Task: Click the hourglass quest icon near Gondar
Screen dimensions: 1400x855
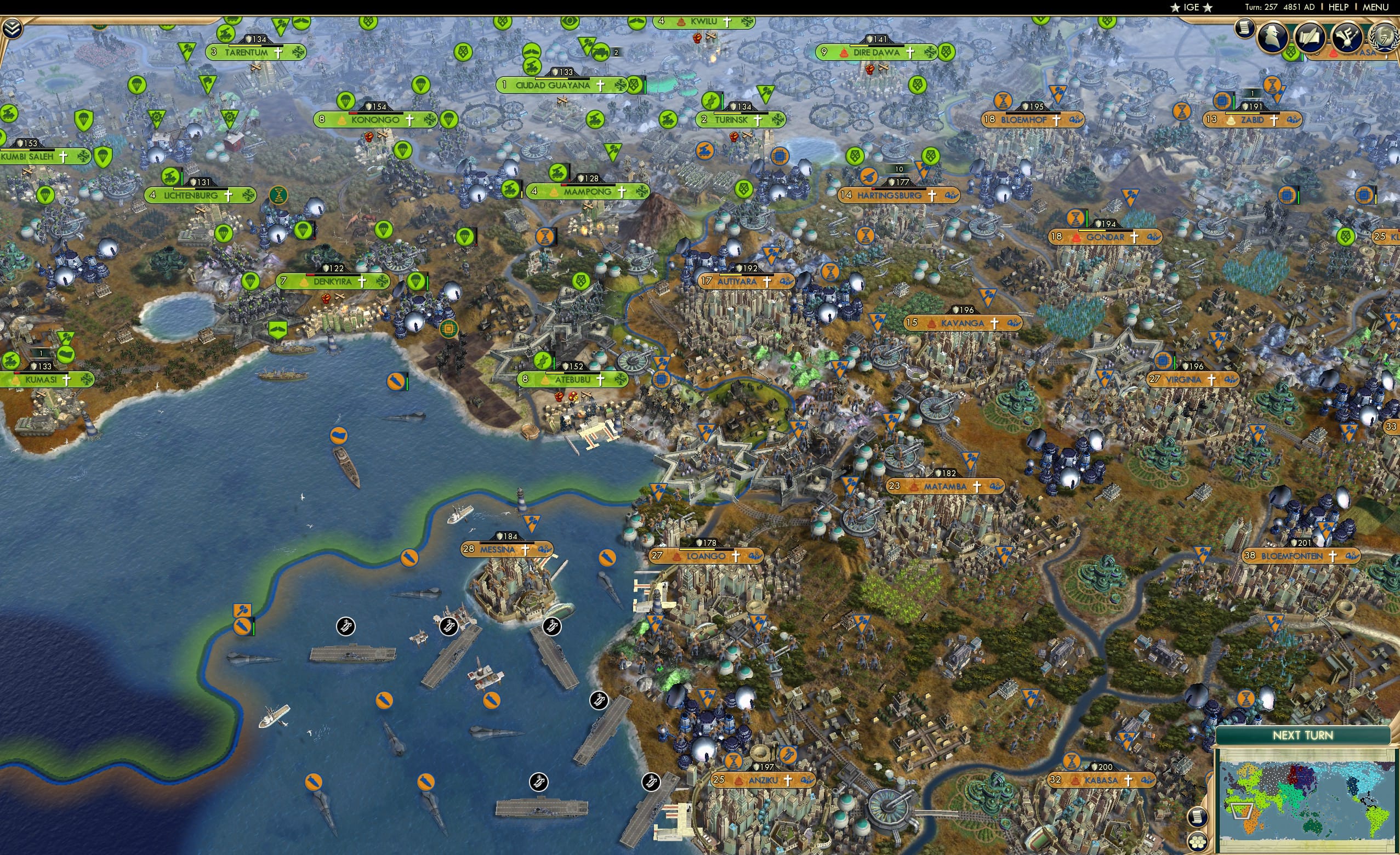Action: tap(1075, 218)
